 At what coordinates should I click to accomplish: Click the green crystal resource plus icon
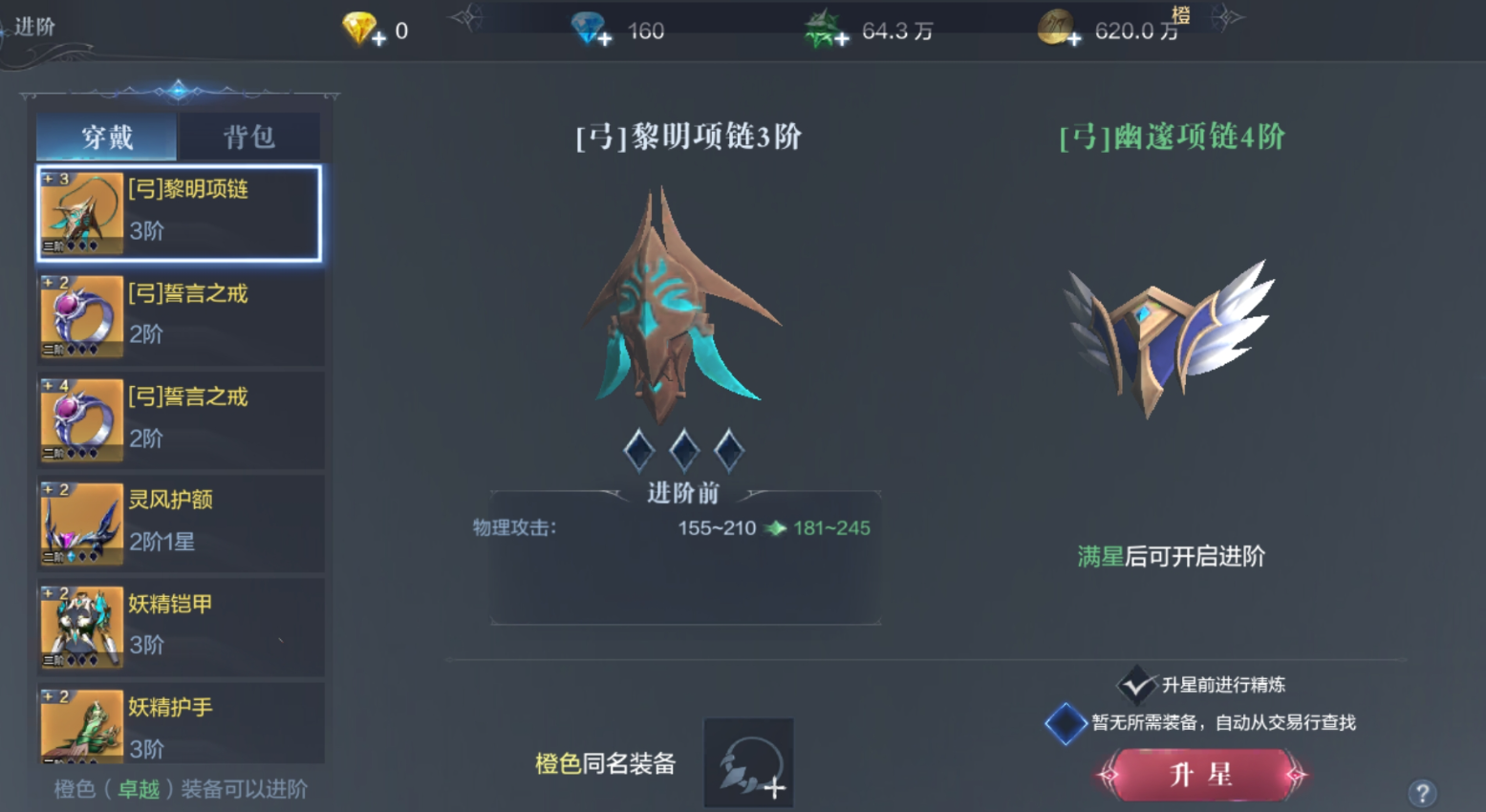841,39
